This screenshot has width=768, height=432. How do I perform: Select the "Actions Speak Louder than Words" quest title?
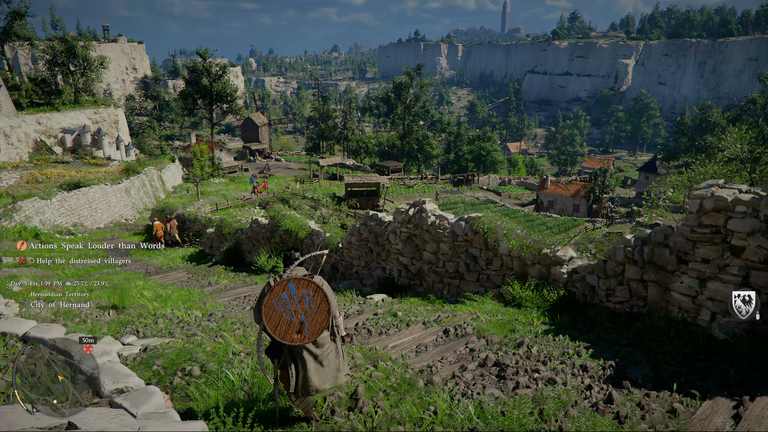tap(97, 245)
